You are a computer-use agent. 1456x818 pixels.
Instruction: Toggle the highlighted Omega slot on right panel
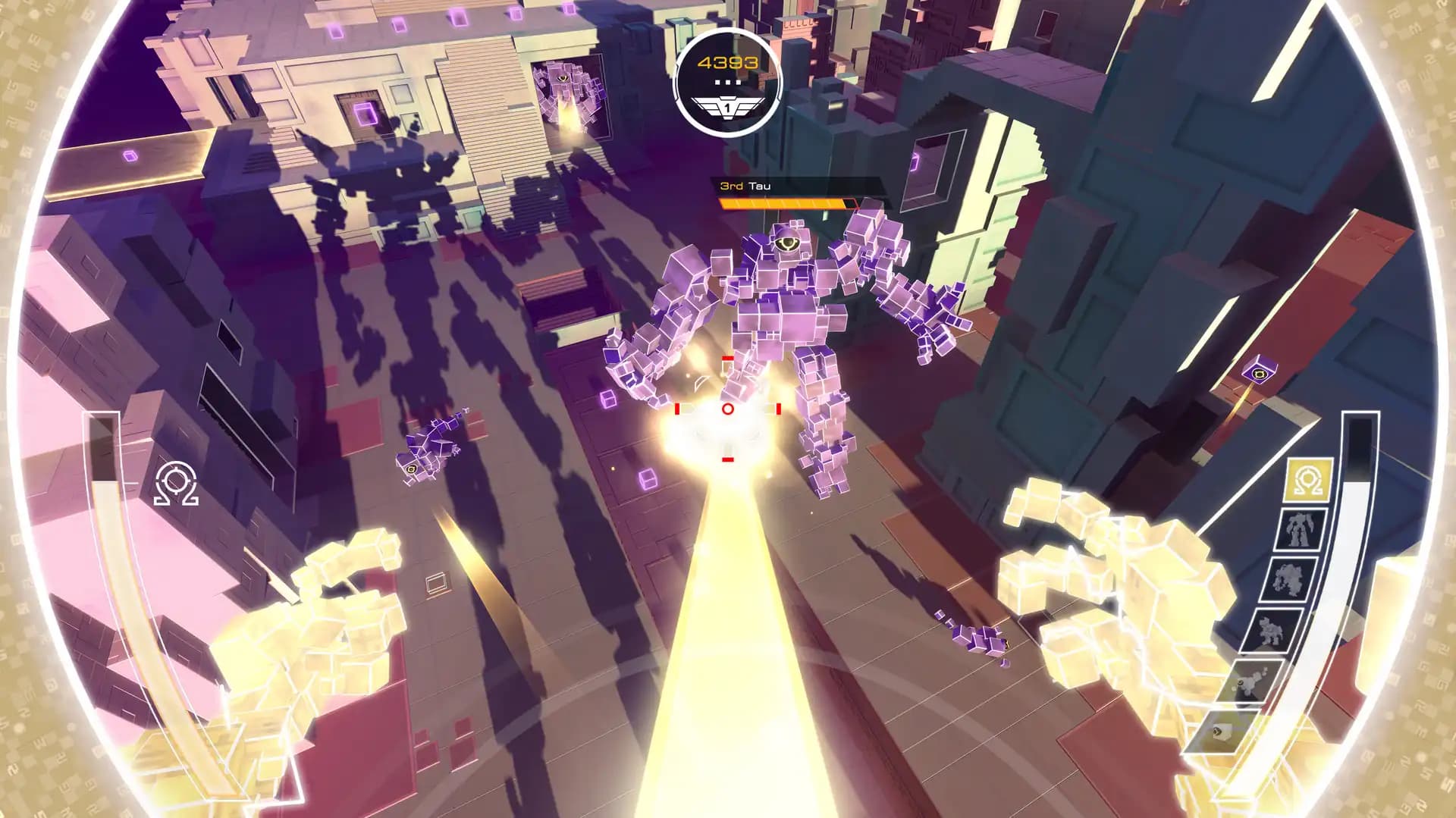1306,478
